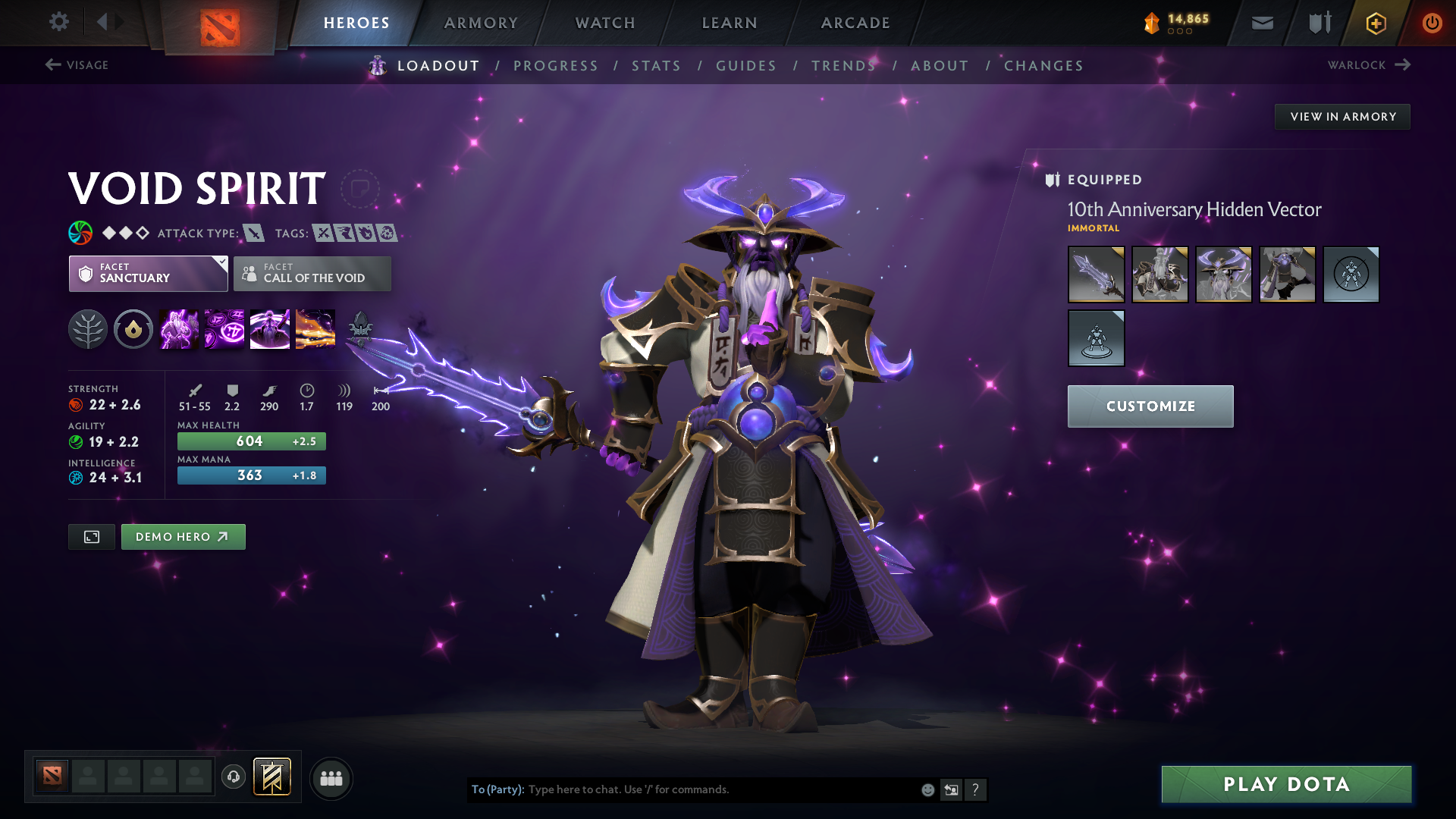Select the talent tree icon
The image size is (1456, 819).
pyautogui.click(x=88, y=329)
